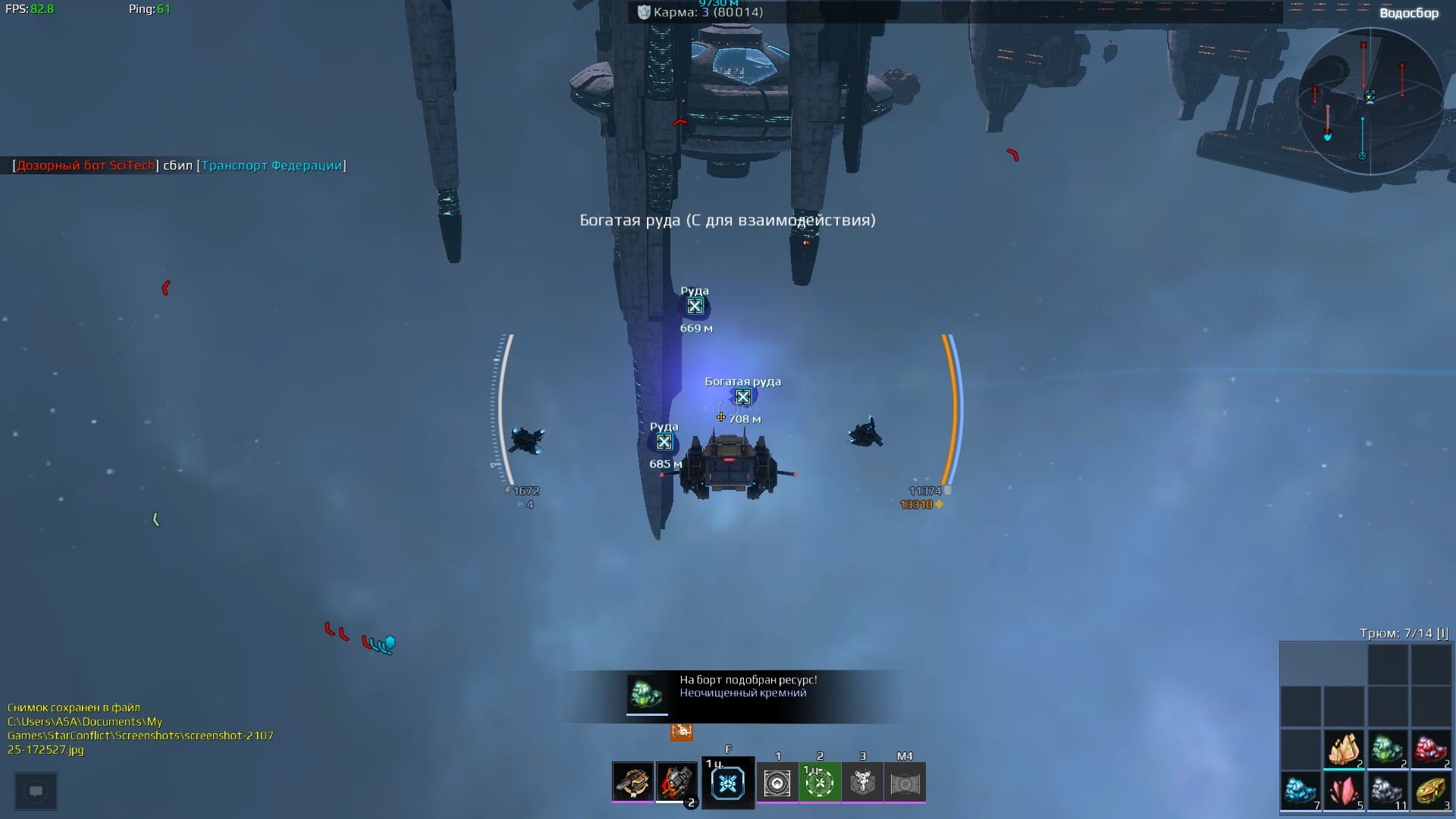The width and height of the screenshot is (1456, 819).
Task: Select the blue ore stack of 7
Action: pos(1300,792)
